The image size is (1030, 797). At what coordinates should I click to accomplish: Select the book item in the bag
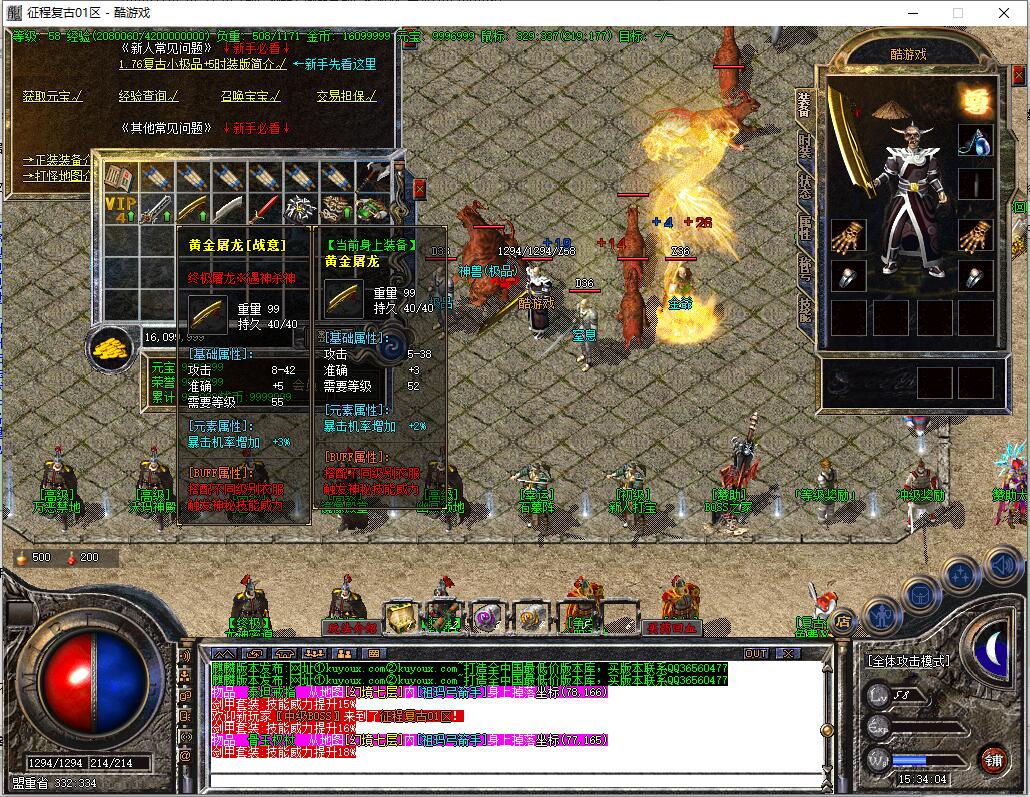[121, 178]
